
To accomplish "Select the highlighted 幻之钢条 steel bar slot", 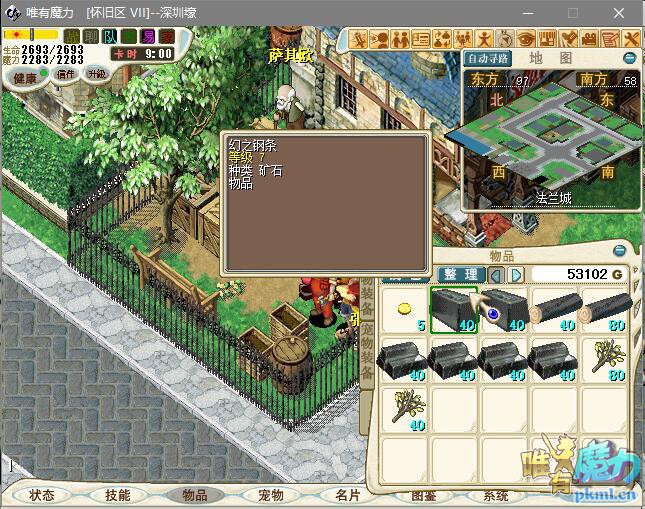I will click(x=454, y=310).
